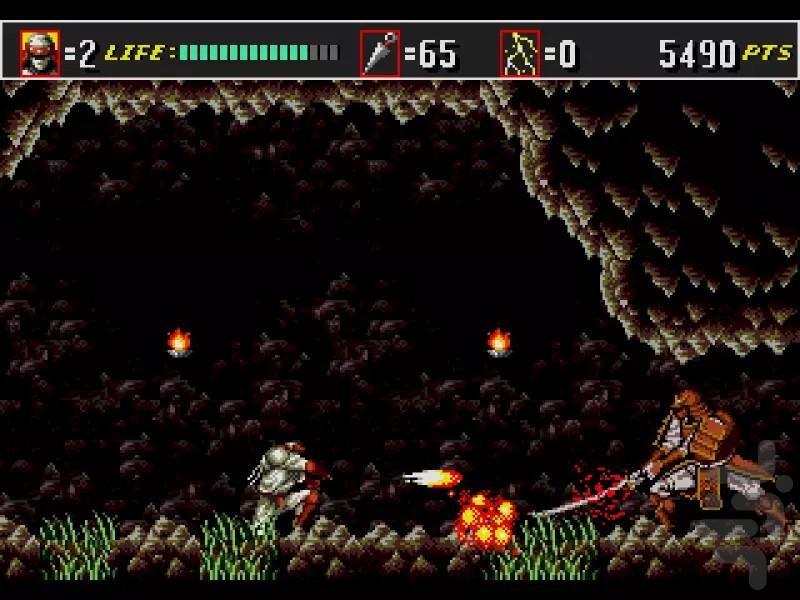Screen dimensions: 800x600
Task: Click the ninja portrait lives icon
Action: 41,54
